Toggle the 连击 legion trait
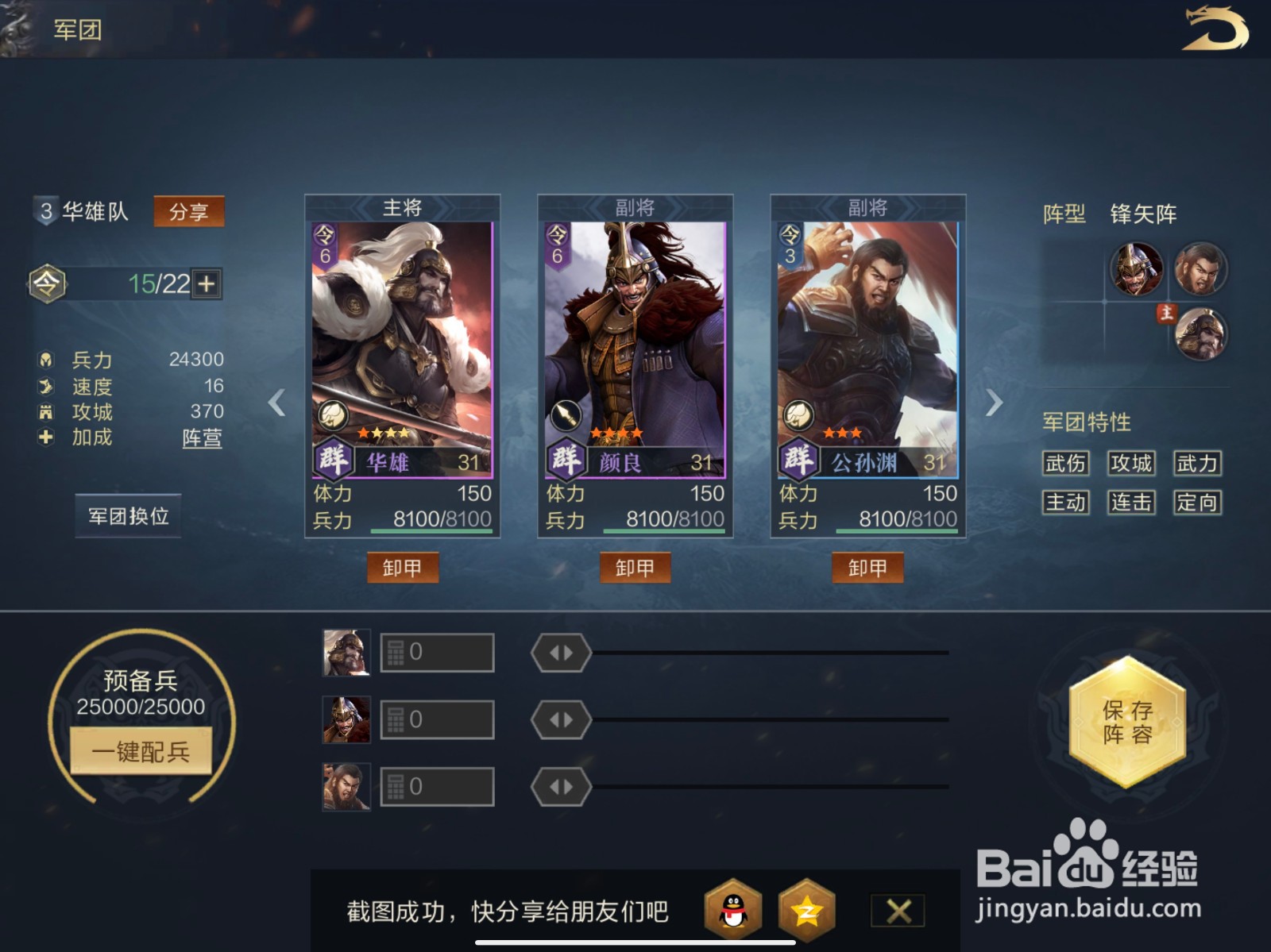1271x952 pixels. tap(1130, 503)
